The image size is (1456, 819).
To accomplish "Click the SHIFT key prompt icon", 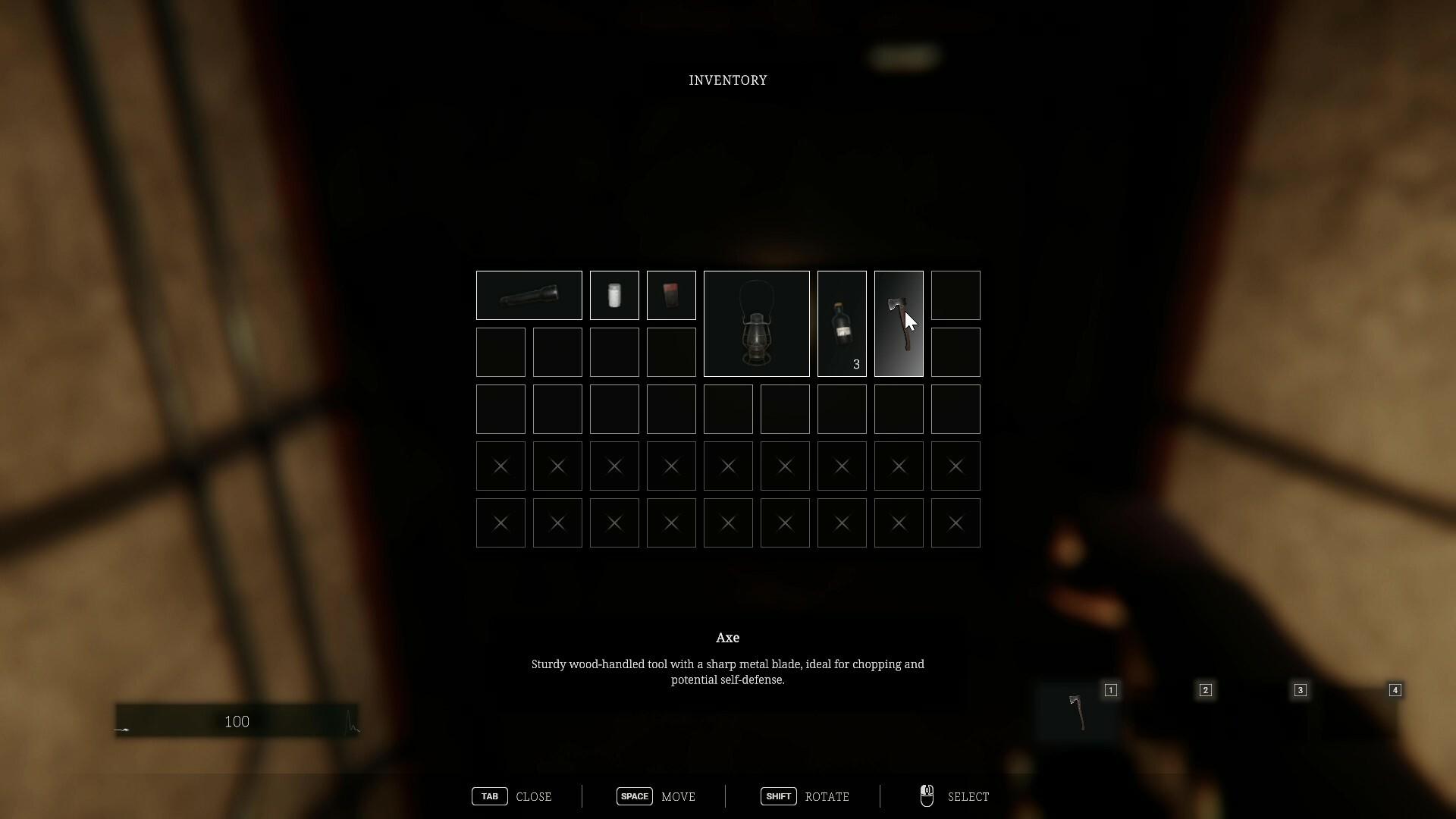I will [778, 796].
